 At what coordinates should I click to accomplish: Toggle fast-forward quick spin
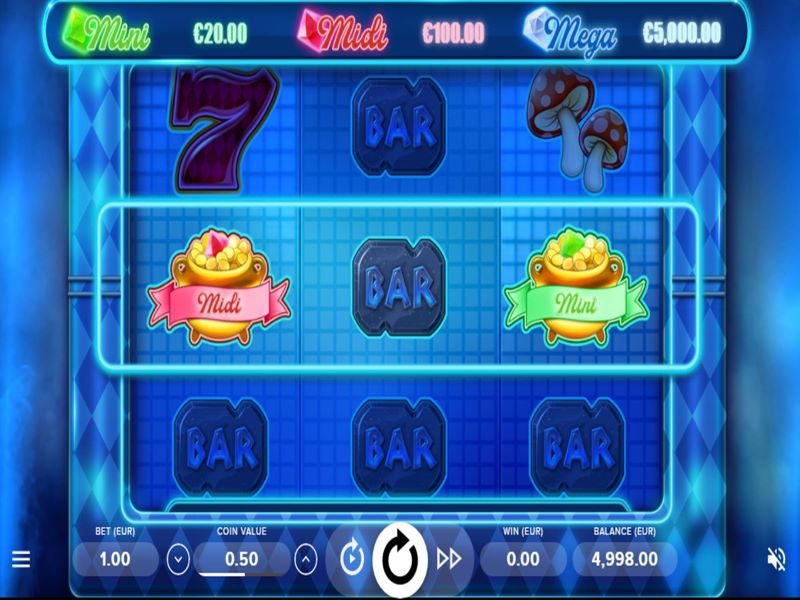[449, 559]
